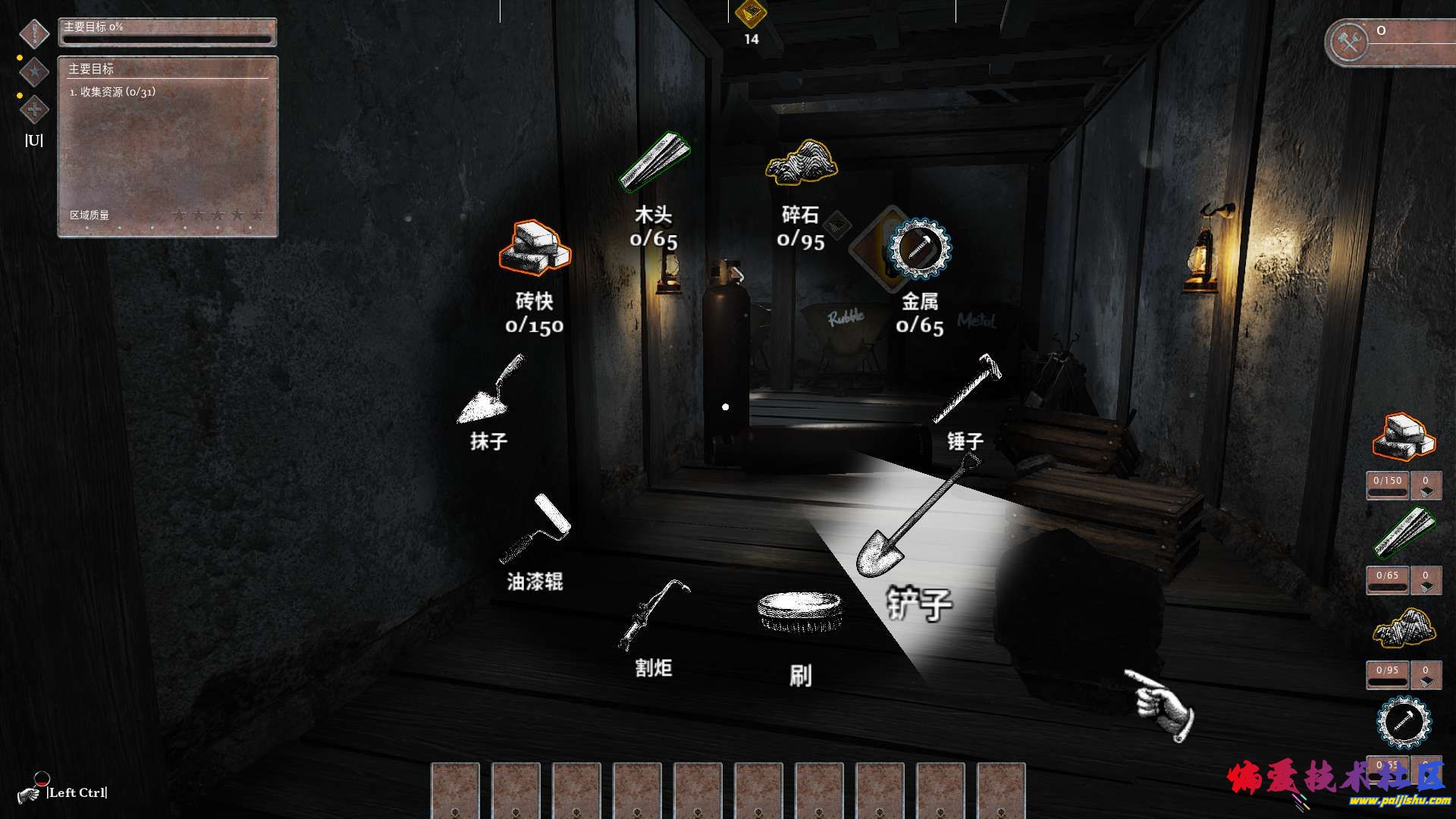Click the star diamond icon on left
Viewport: 1456px width, 819px height.
point(34,72)
